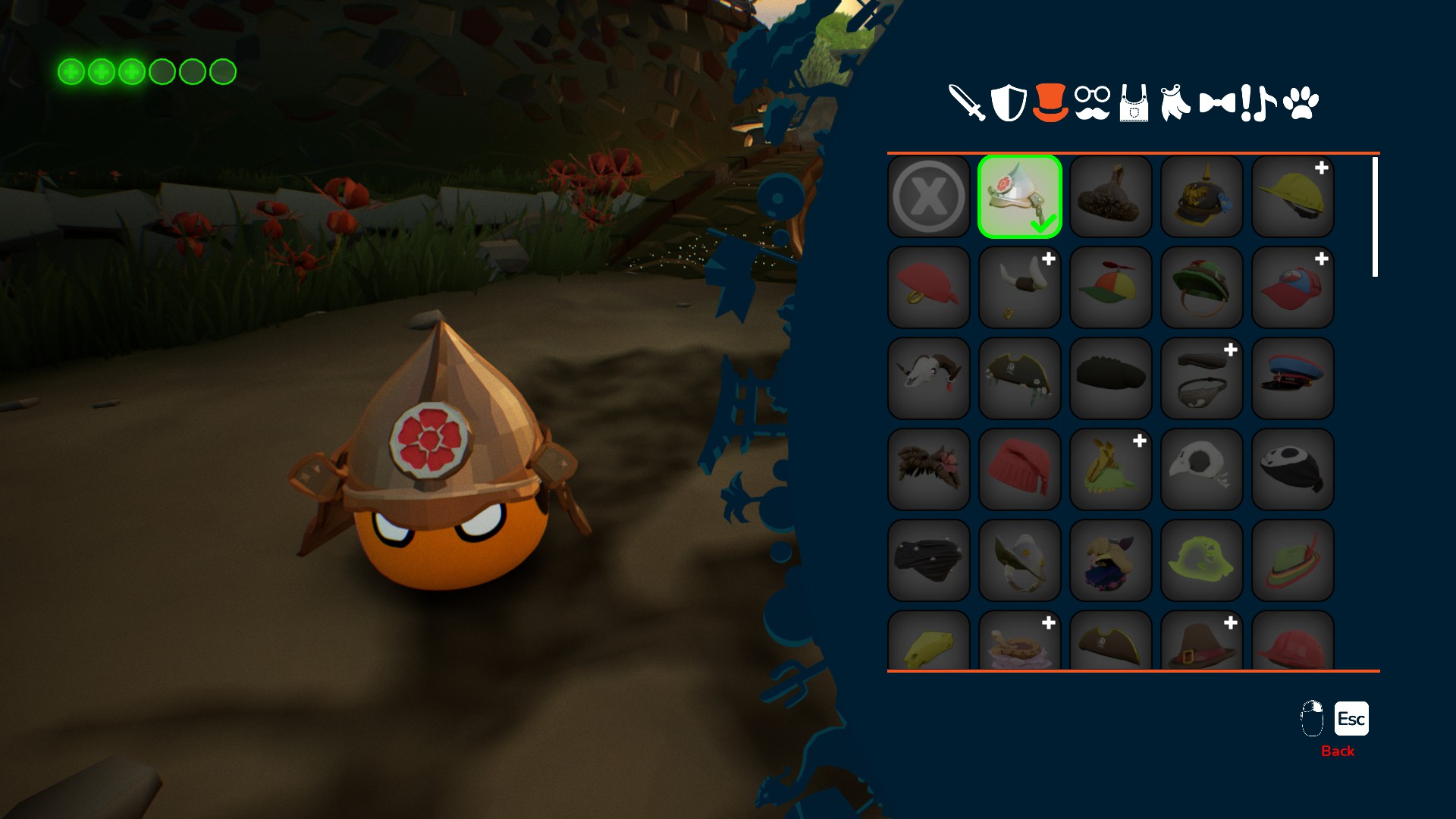Select the orange top hat tab
The height and width of the screenshot is (819, 1456).
pos(1050,102)
